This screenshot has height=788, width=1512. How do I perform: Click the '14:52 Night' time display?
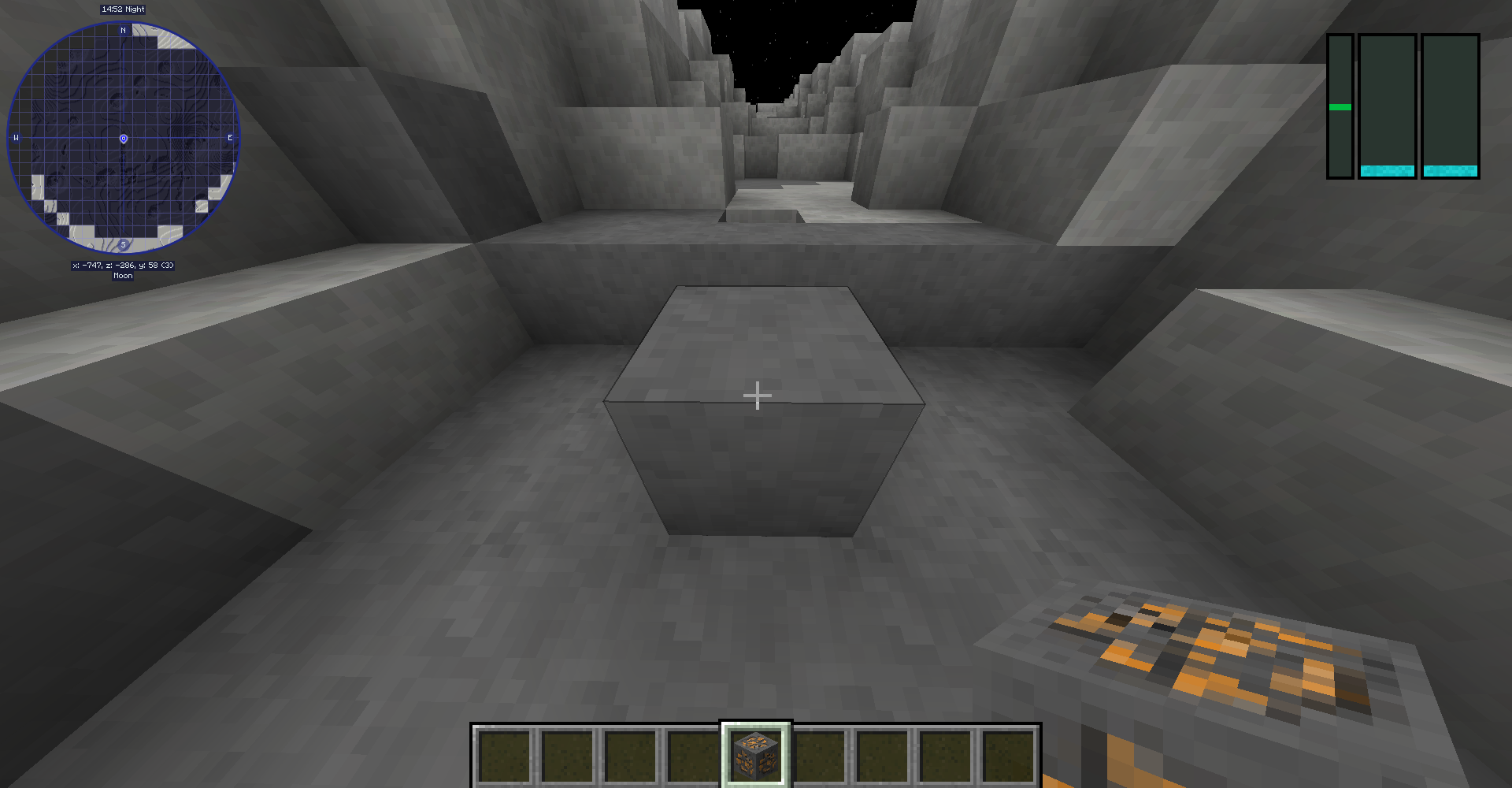pyautogui.click(x=122, y=9)
